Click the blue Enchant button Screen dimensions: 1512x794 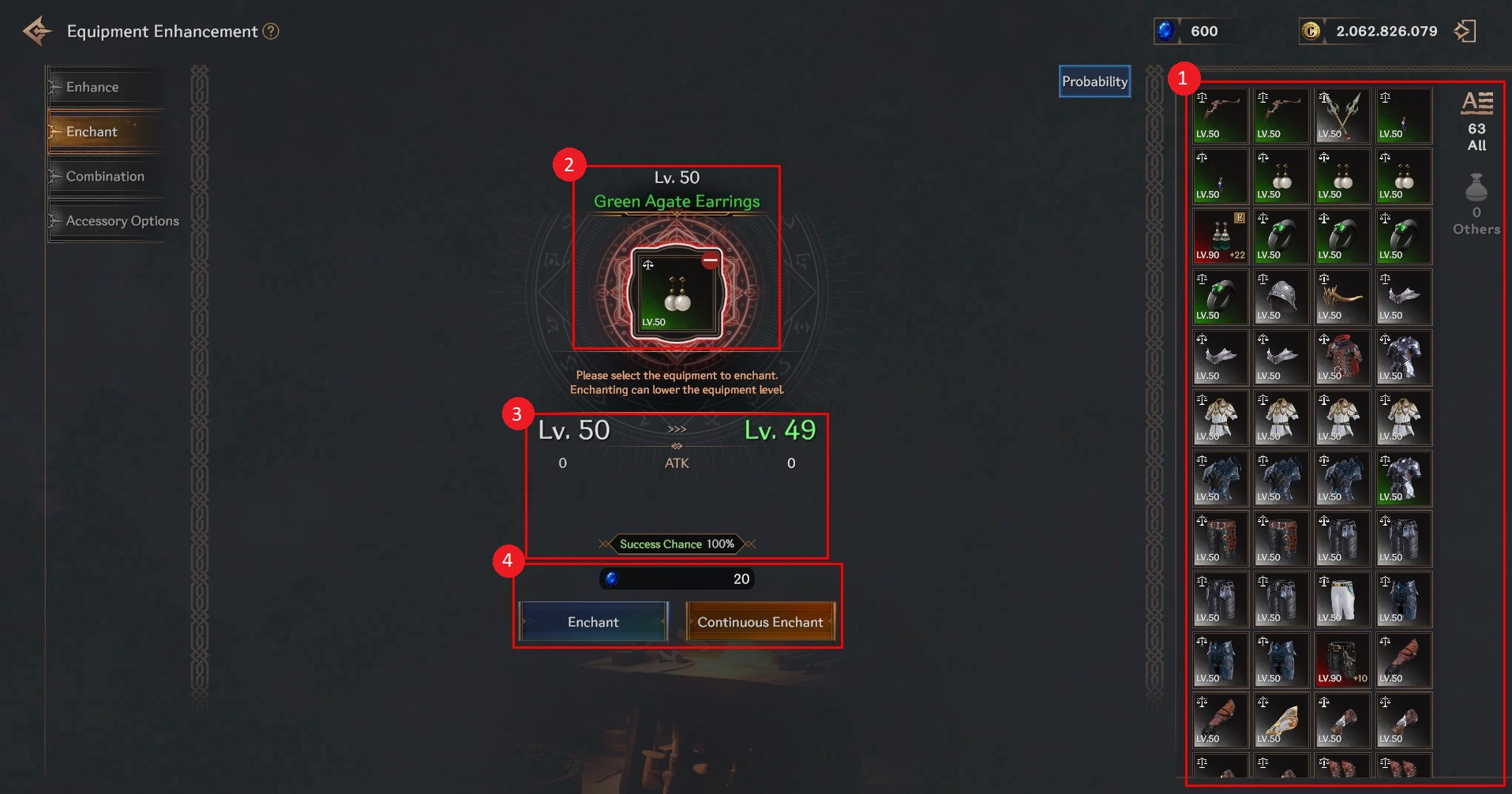click(x=593, y=622)
